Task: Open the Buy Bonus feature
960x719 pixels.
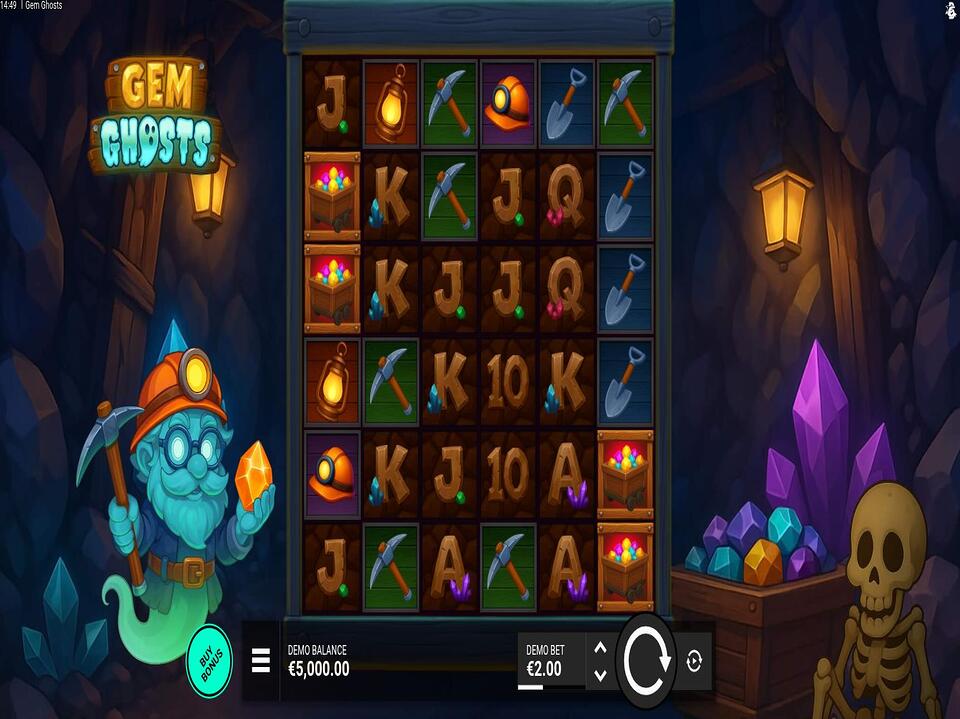Action: point(209,660)
